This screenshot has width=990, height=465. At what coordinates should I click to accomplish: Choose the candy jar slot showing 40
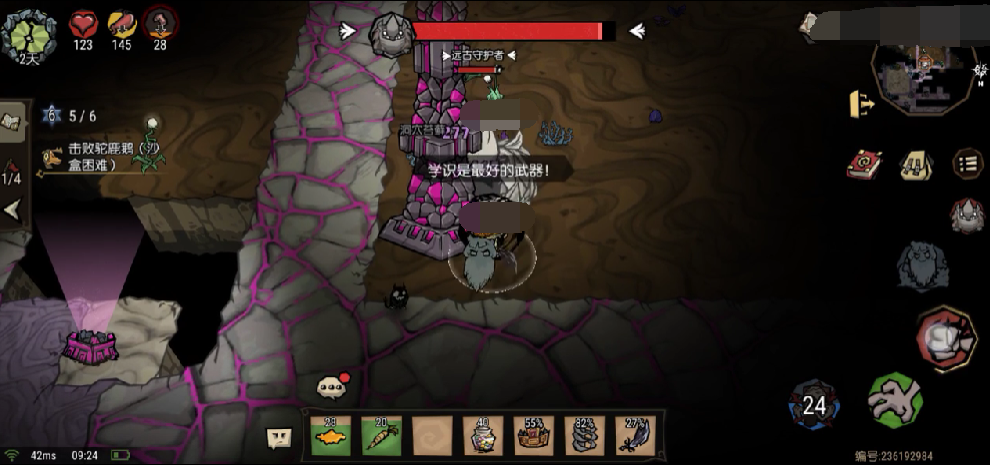click(x=482, y=435)
